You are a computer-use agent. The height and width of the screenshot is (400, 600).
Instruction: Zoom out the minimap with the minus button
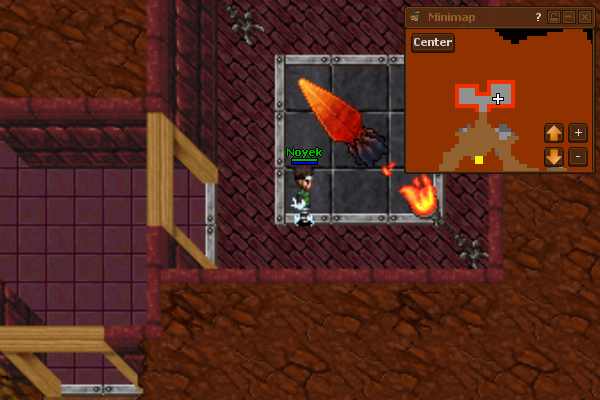point(578,157)
